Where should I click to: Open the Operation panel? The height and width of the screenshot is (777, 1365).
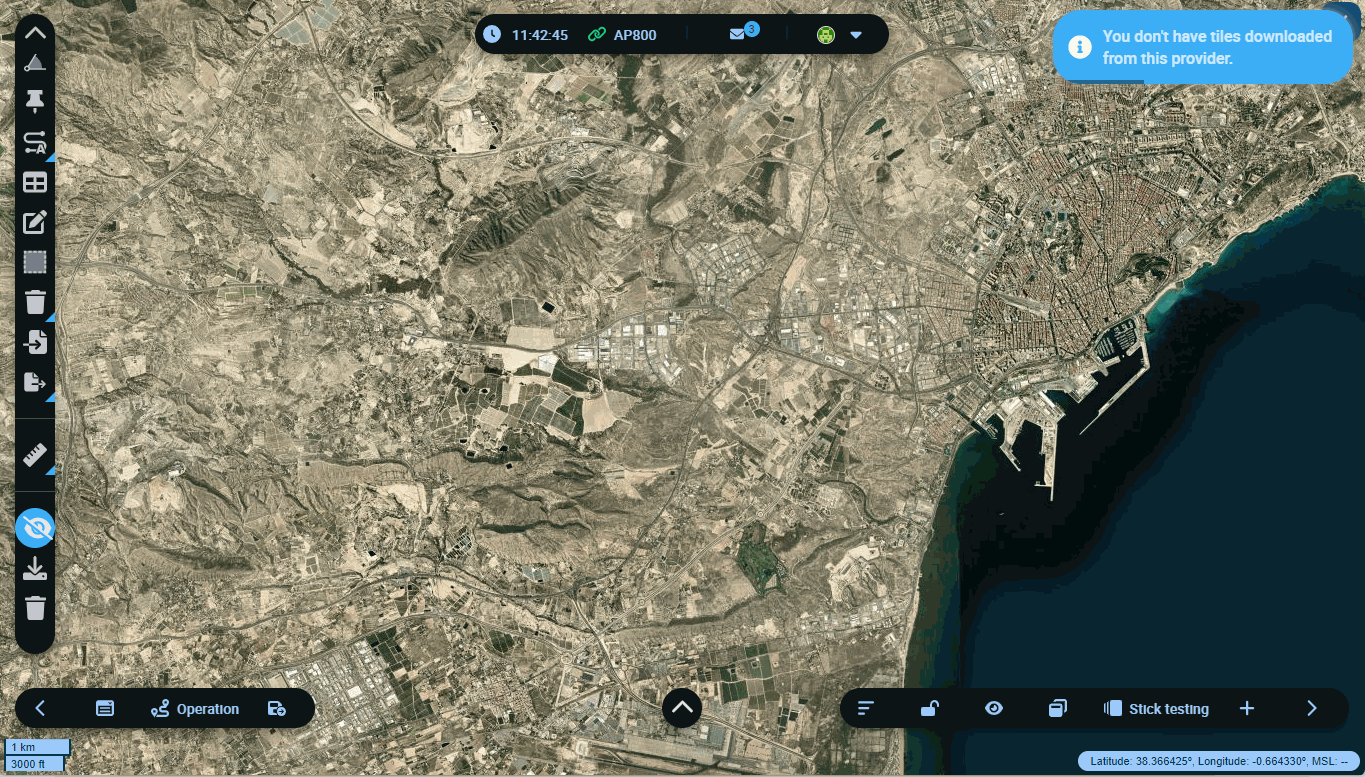tap(195, 709)
